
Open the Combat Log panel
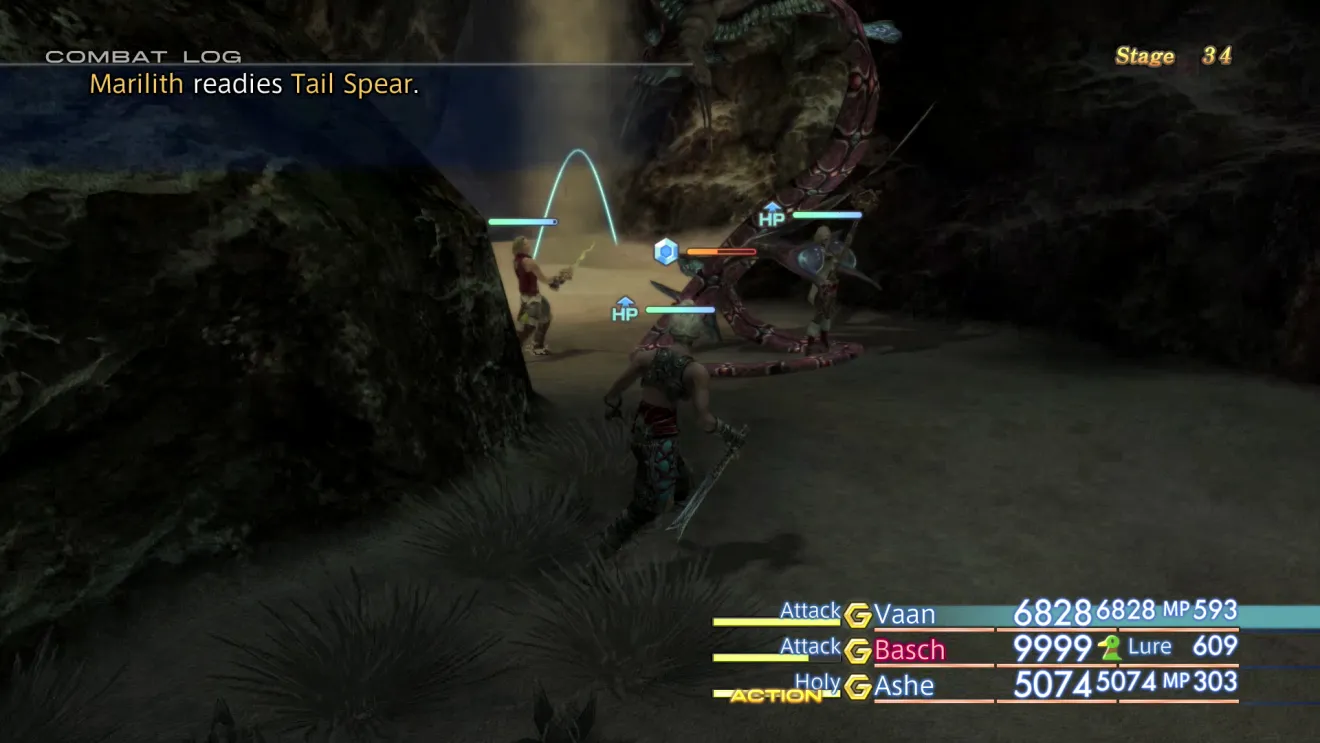[x=143, y=57]
